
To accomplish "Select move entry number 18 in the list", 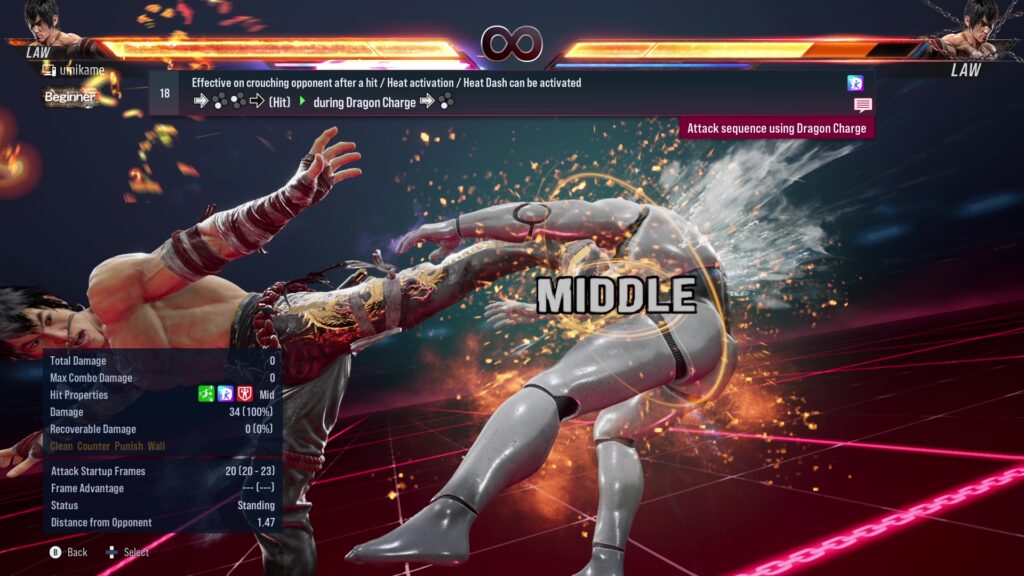I will (x=164, y=93).
